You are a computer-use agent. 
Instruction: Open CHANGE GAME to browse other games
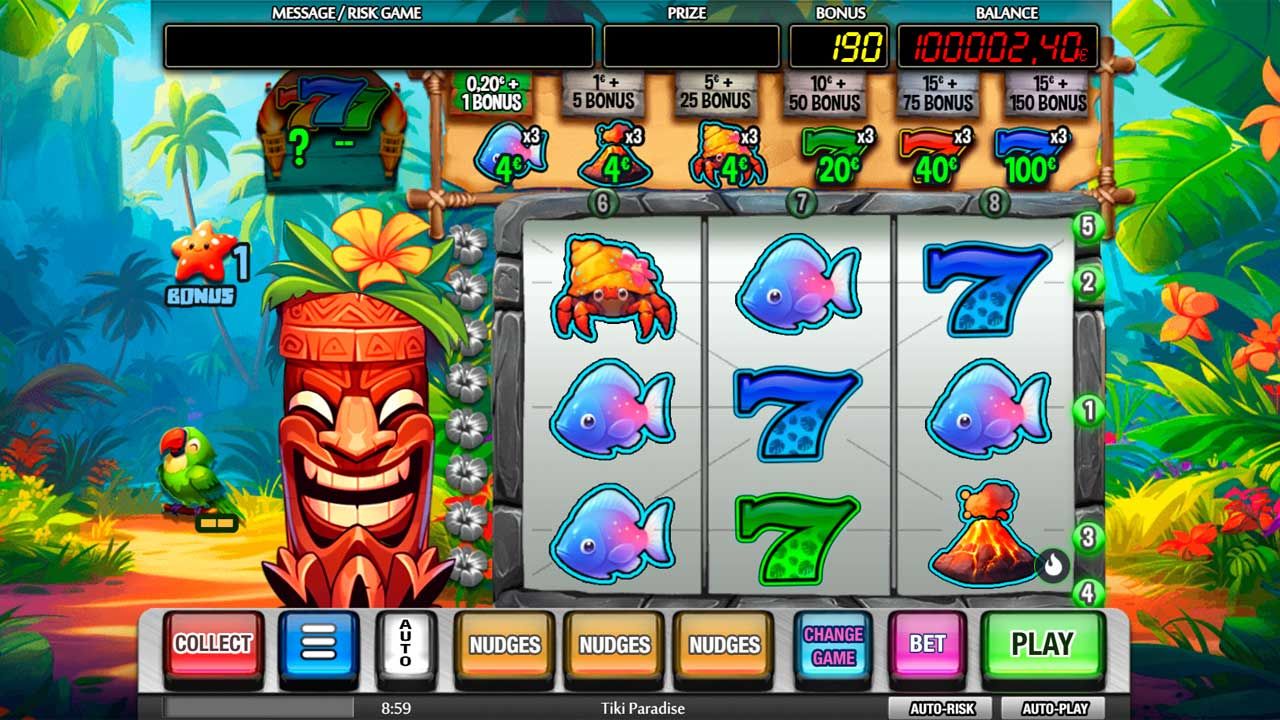coord(833,645)
